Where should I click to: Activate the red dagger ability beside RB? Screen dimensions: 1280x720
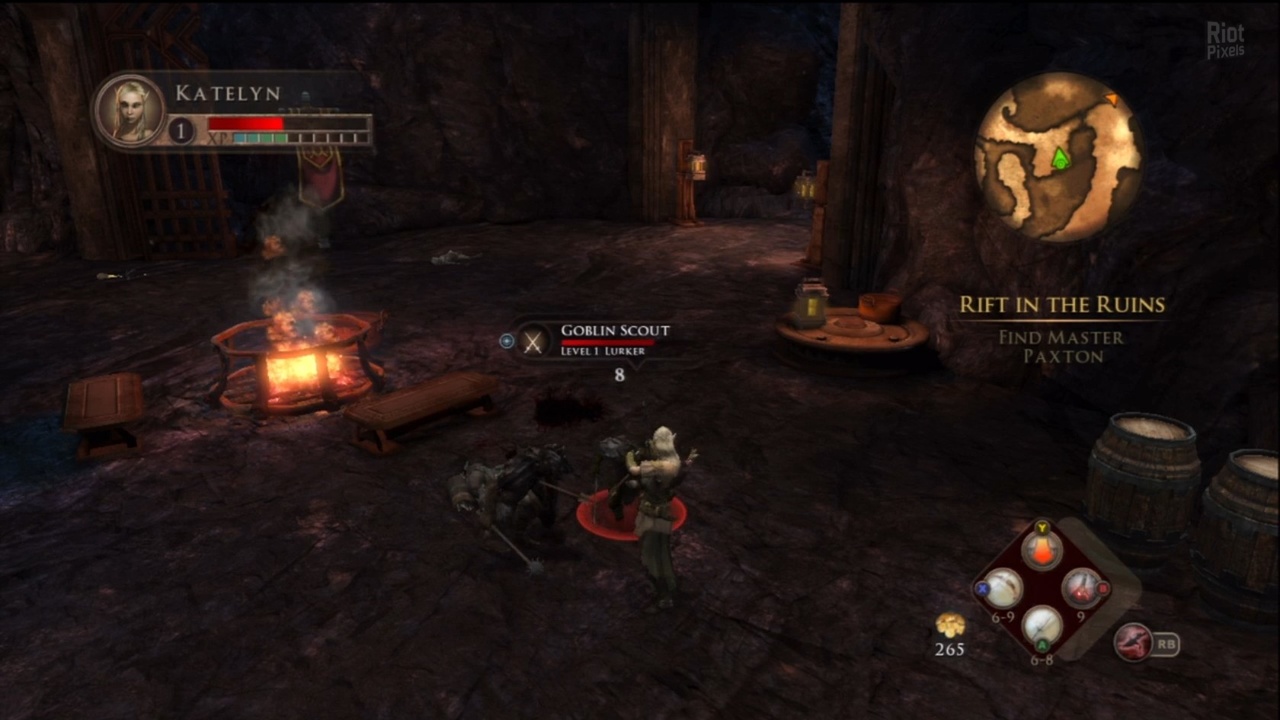click(1134, 642)
